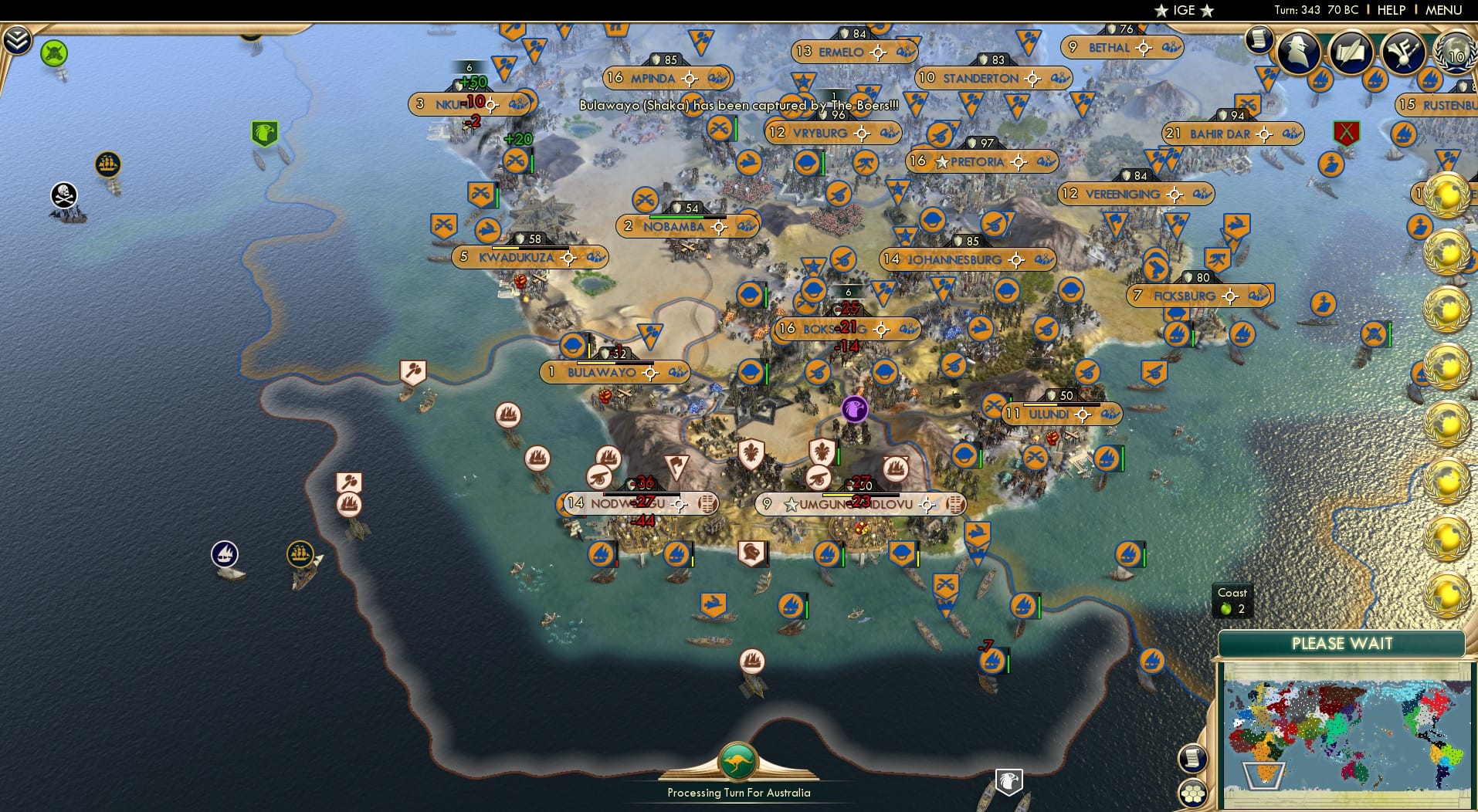
Task: Click the Coast resource leaf icon in the tooltip
Action: (x=1225, y=607)
